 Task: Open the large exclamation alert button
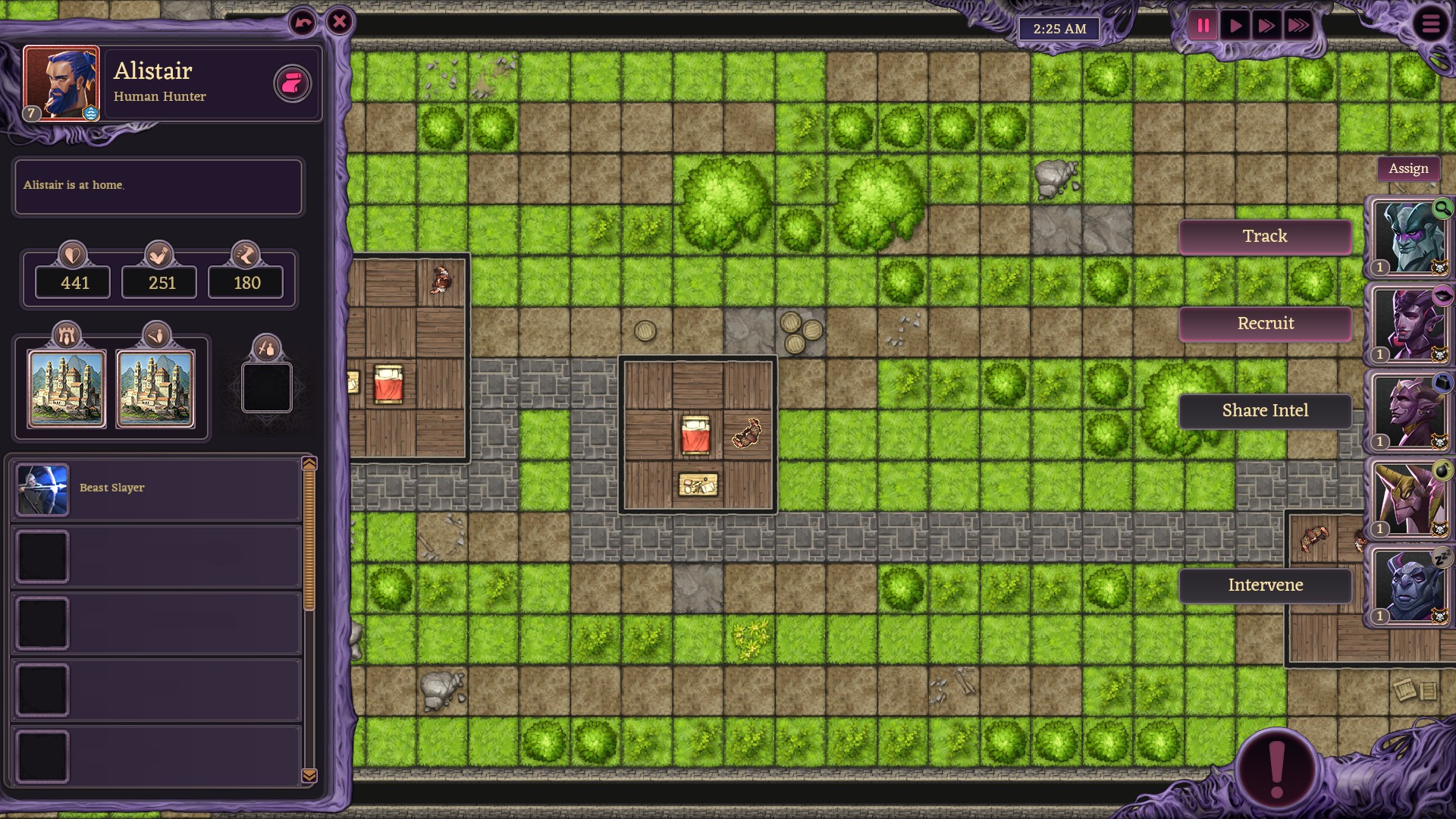coord(1277,767)
